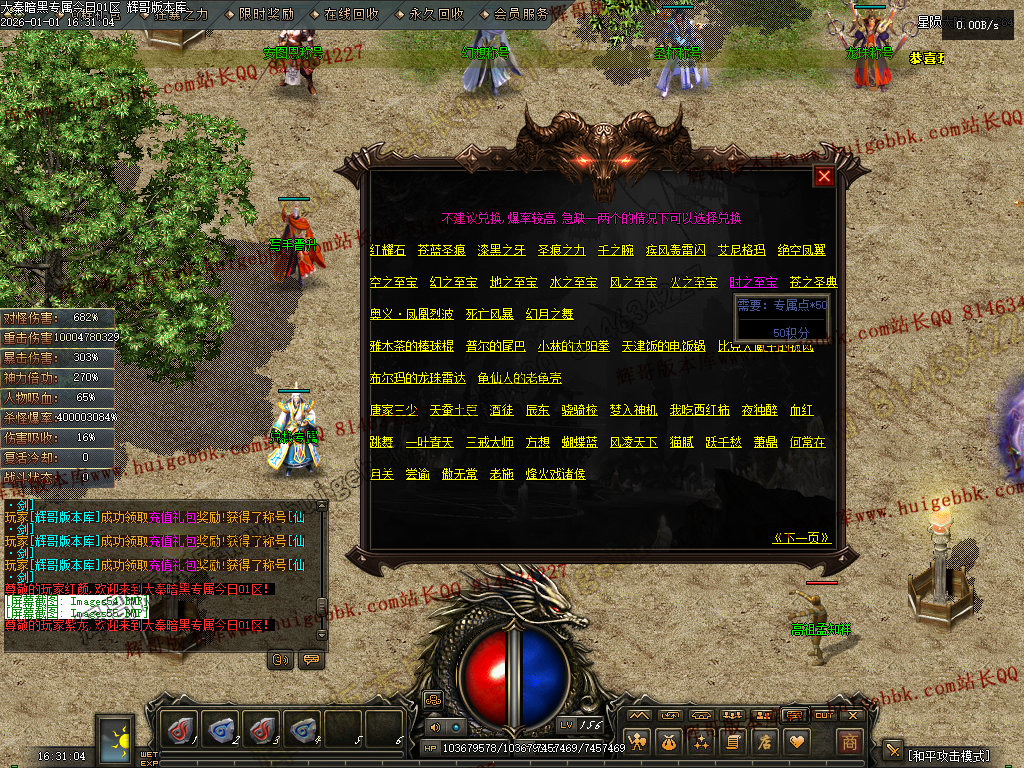
Task: Pick 龟仙人的老龟壳 from the list
Action: click(x=520, y=378)
